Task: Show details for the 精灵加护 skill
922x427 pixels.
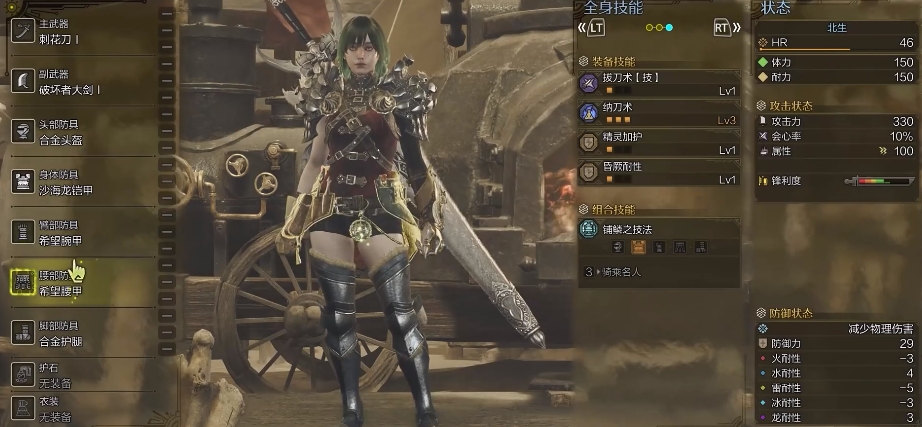Action: 660,143
